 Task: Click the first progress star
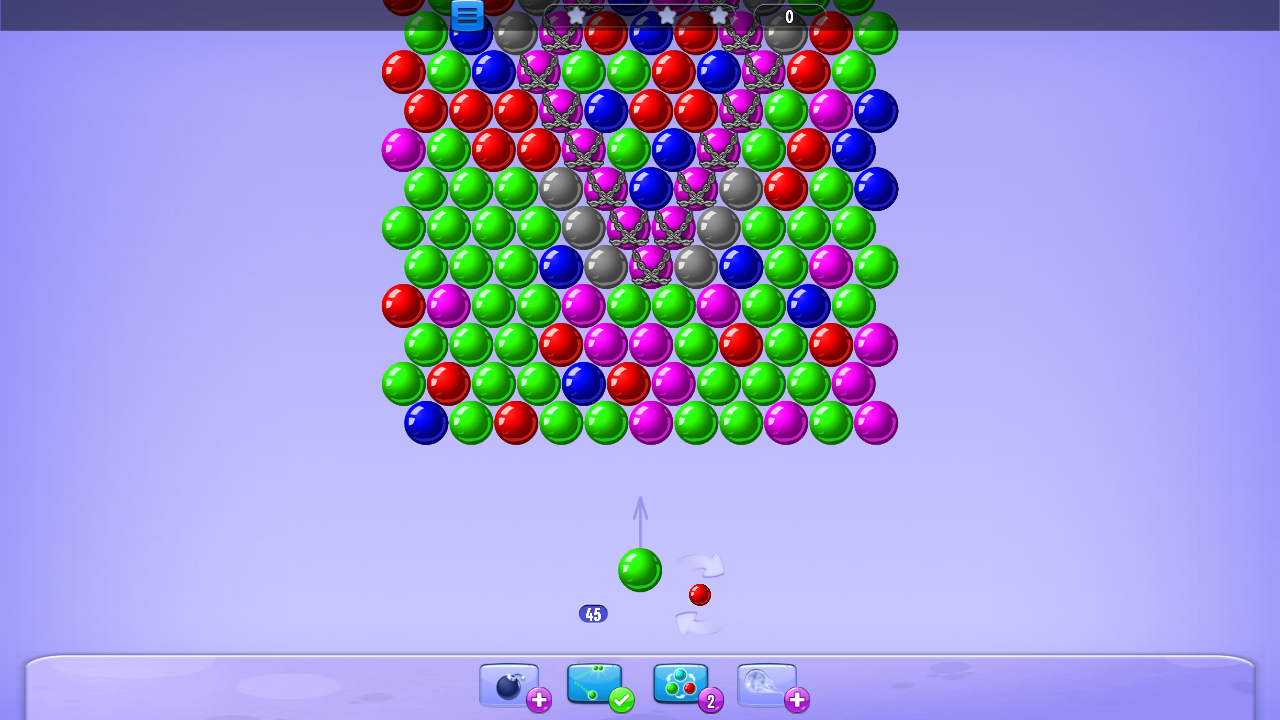[x=577, y=16]
